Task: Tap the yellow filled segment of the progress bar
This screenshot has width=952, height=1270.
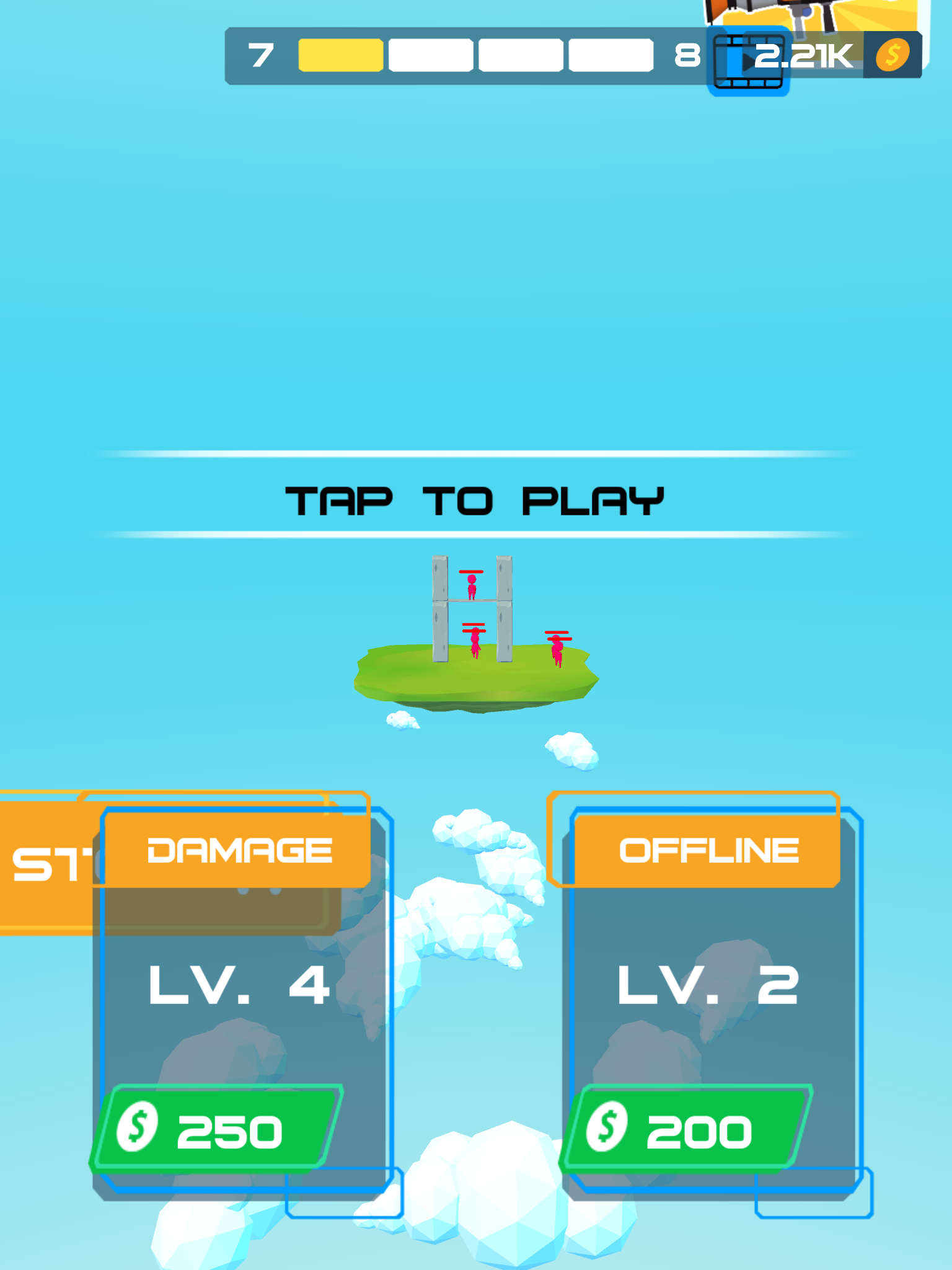Action: point(341,55)
